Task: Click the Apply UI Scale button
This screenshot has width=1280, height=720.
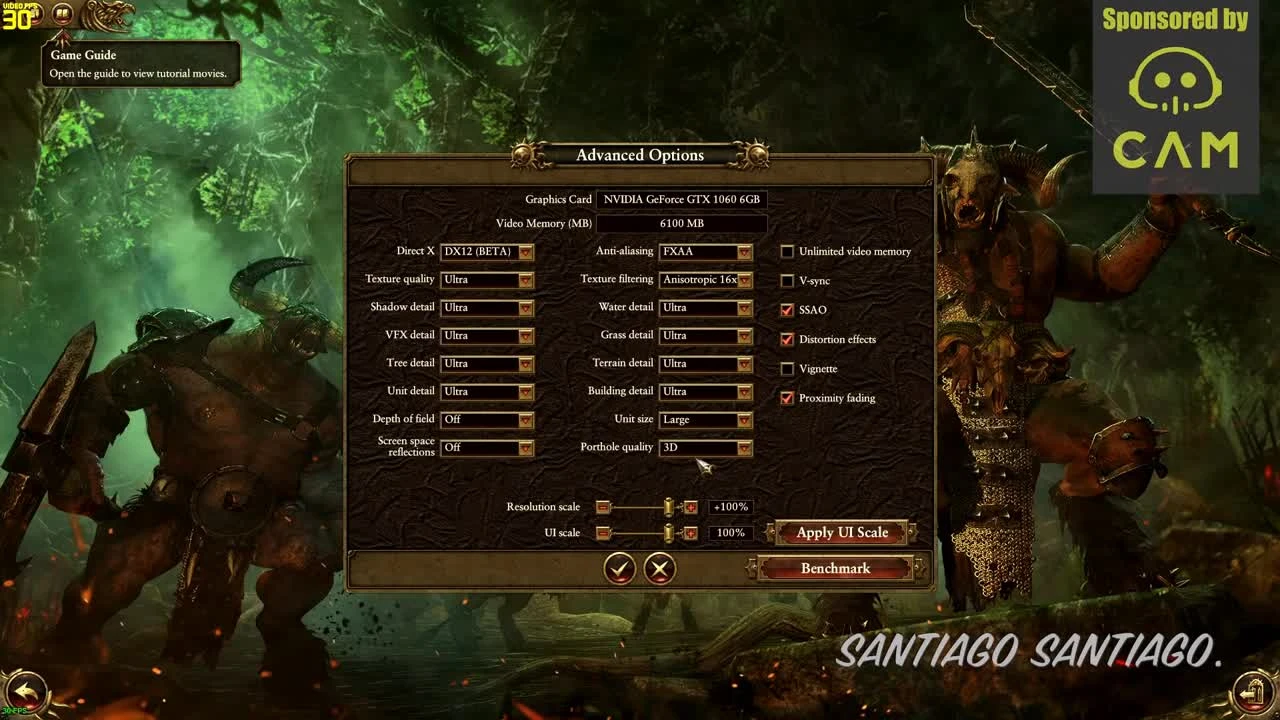Action: click(841, 532)
